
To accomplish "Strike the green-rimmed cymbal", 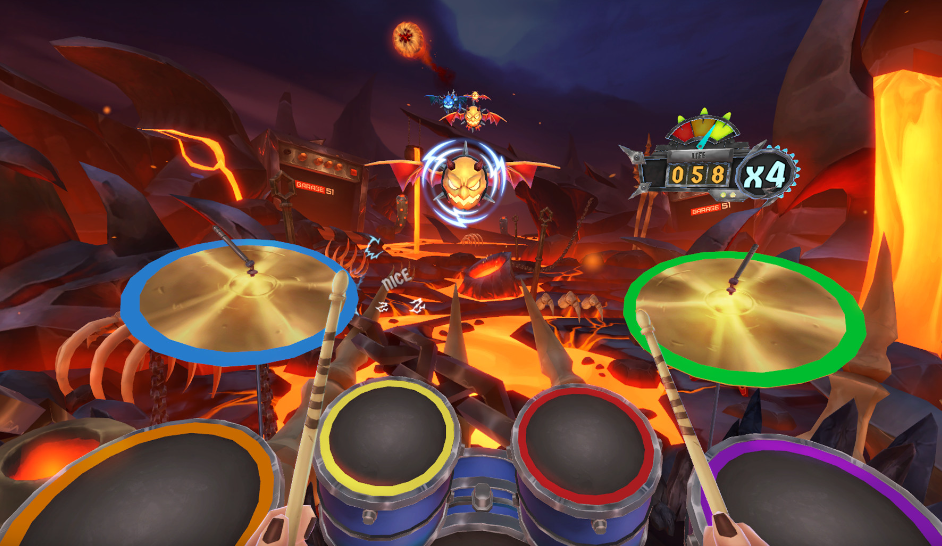I will tap(745, 313).
